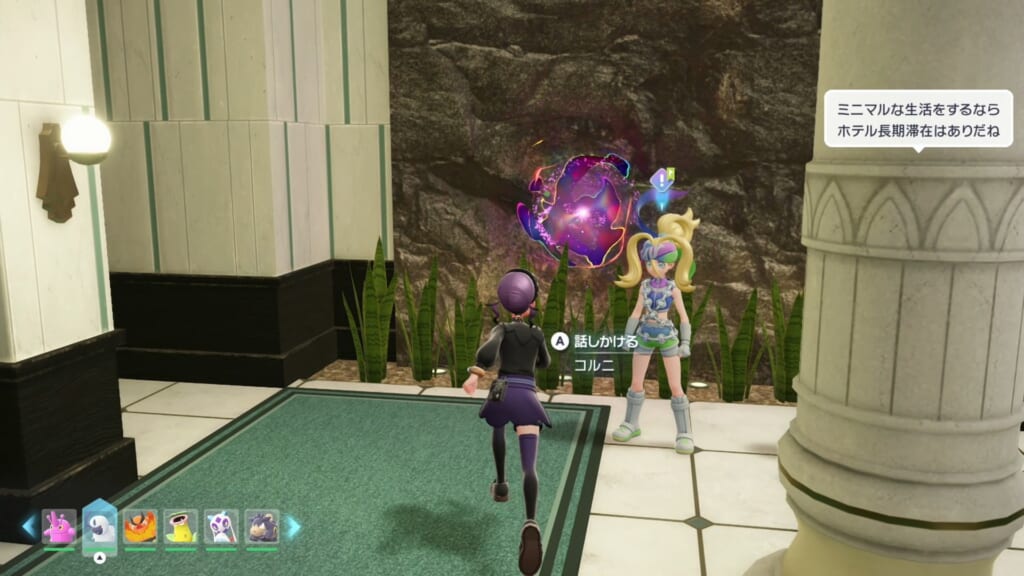Image resolution: width=1024 pixels, height=576 pixels.
Task: Click the left arrow beside the party bar
Action: (x=29, y=527)
